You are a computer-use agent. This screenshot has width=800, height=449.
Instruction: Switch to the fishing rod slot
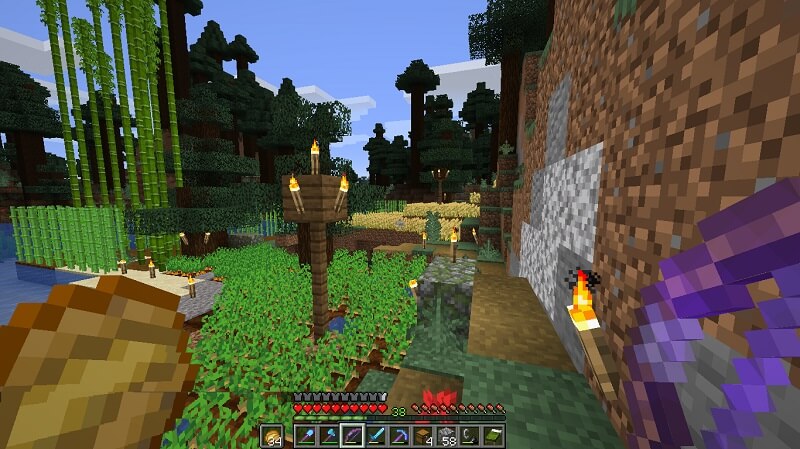pos(471,436)
